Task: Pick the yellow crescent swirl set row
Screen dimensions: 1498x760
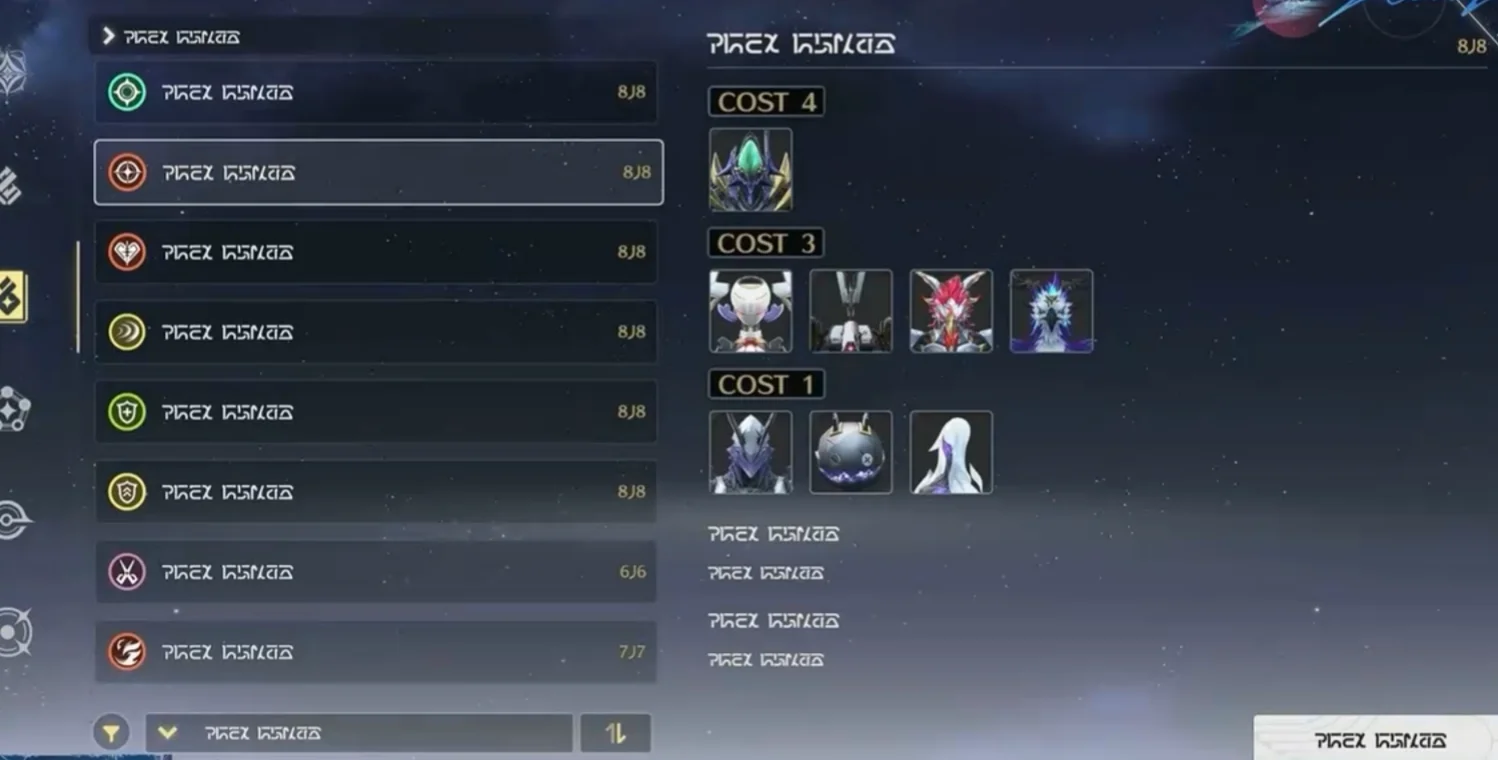Action: [x=376, y=332]
